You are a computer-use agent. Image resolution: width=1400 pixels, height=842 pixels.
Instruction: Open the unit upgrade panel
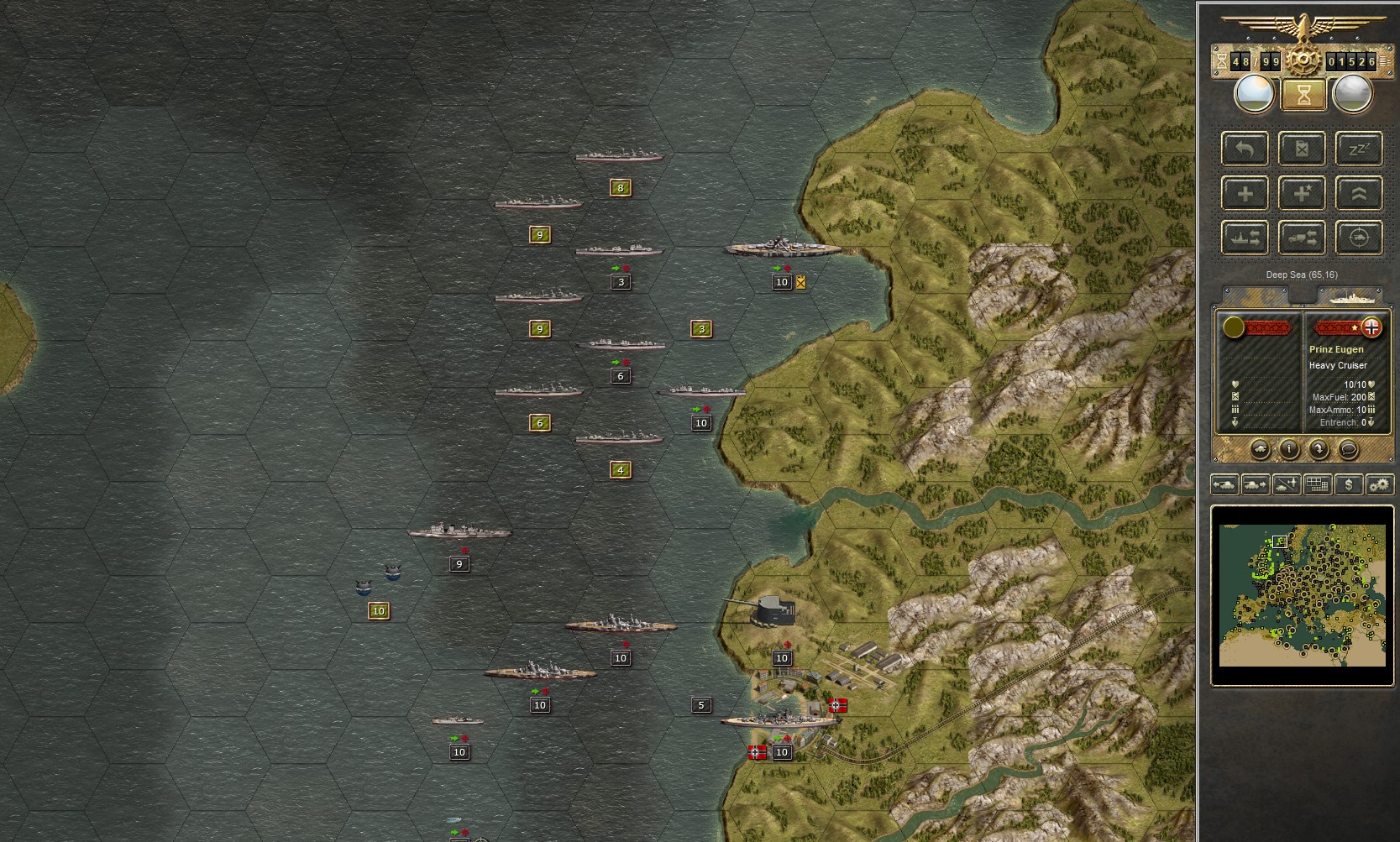point(1358,193)
